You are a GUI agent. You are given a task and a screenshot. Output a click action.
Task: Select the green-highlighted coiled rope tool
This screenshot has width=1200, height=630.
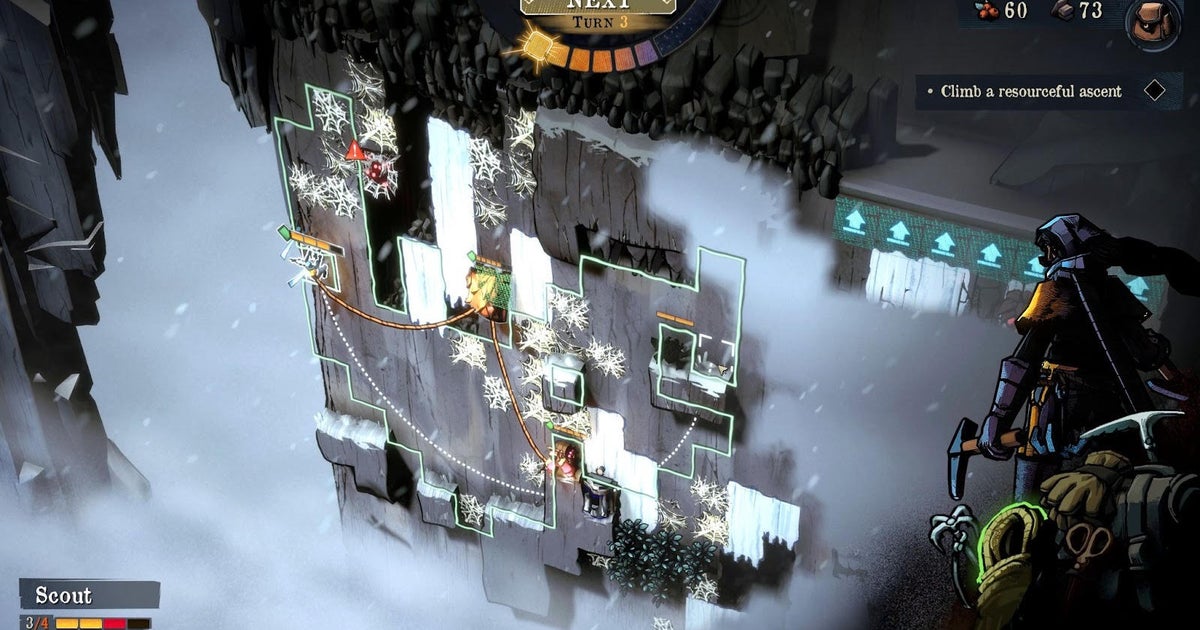[x=1009, y=559]
